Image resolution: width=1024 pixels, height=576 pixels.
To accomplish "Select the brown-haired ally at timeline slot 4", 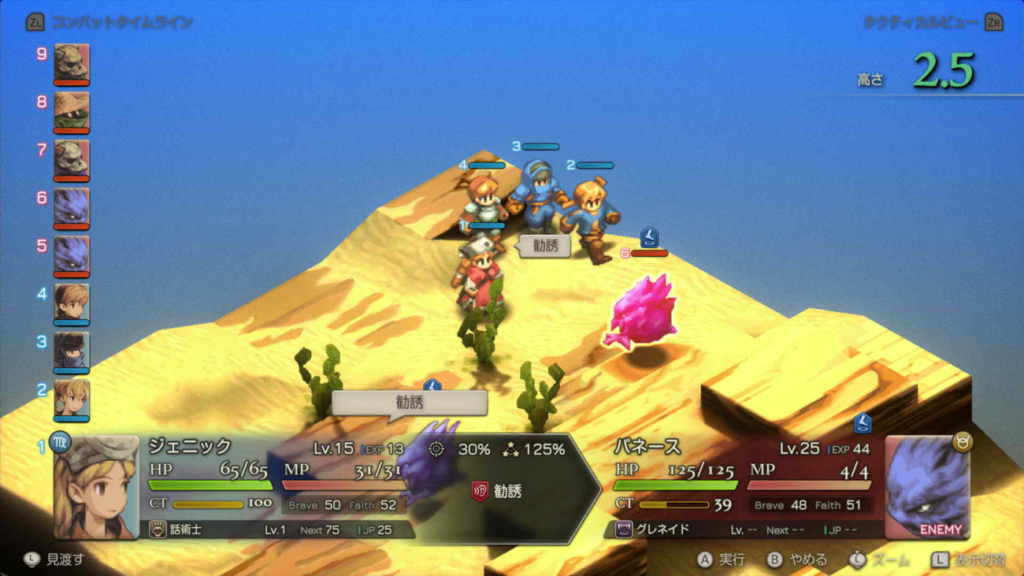I will [x=71, y=302].
